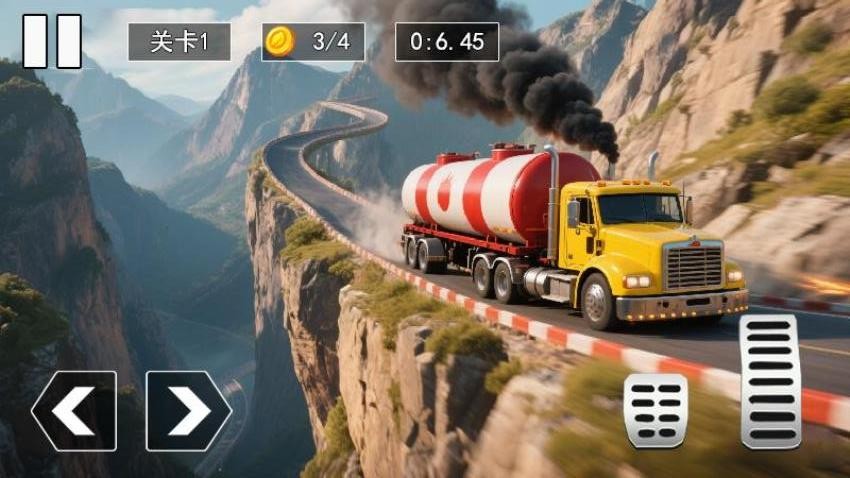Steer left with the left arrow button

coord(74,411)
